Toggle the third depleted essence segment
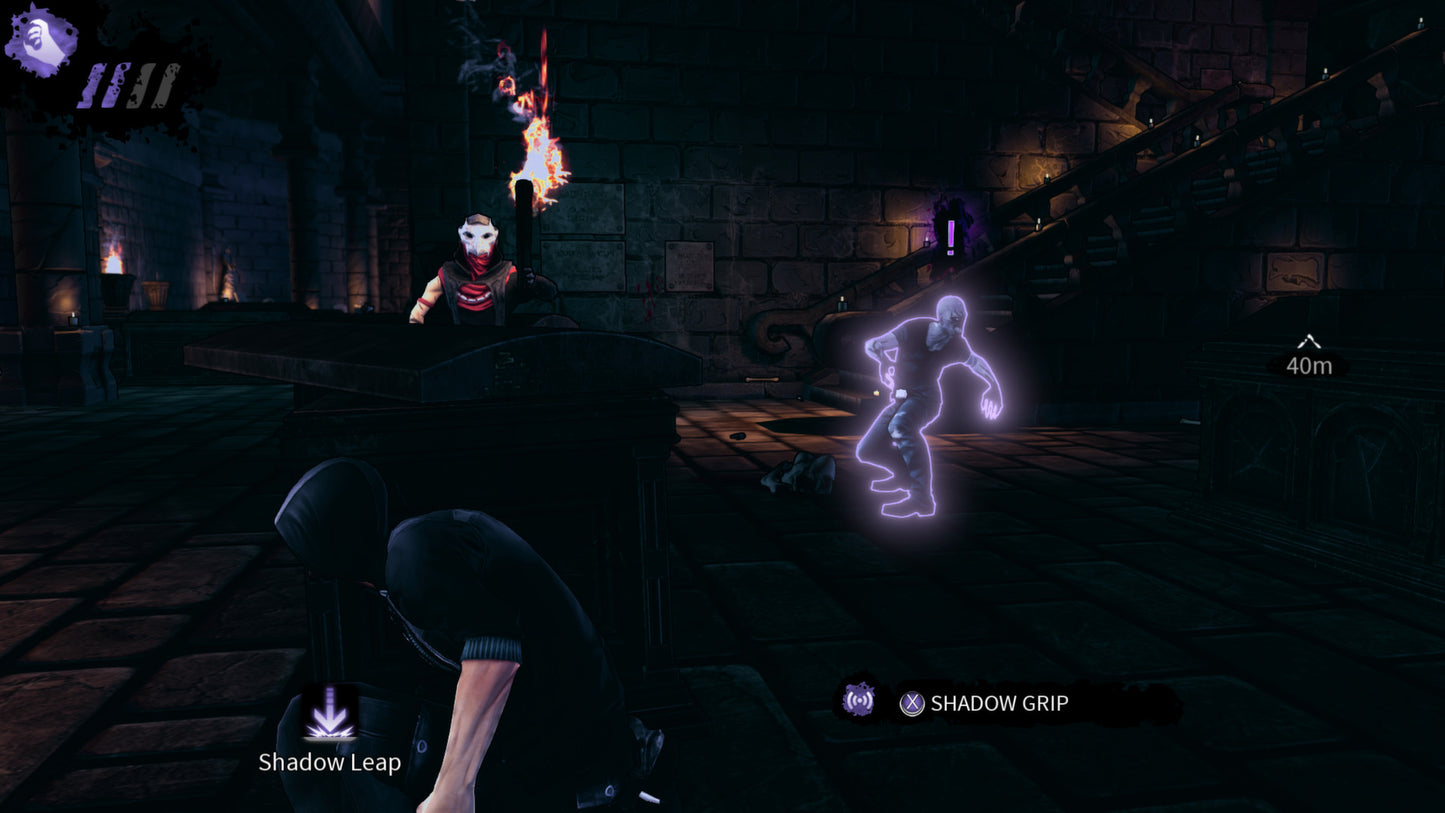1445x813 pixels. coord(143,85)
